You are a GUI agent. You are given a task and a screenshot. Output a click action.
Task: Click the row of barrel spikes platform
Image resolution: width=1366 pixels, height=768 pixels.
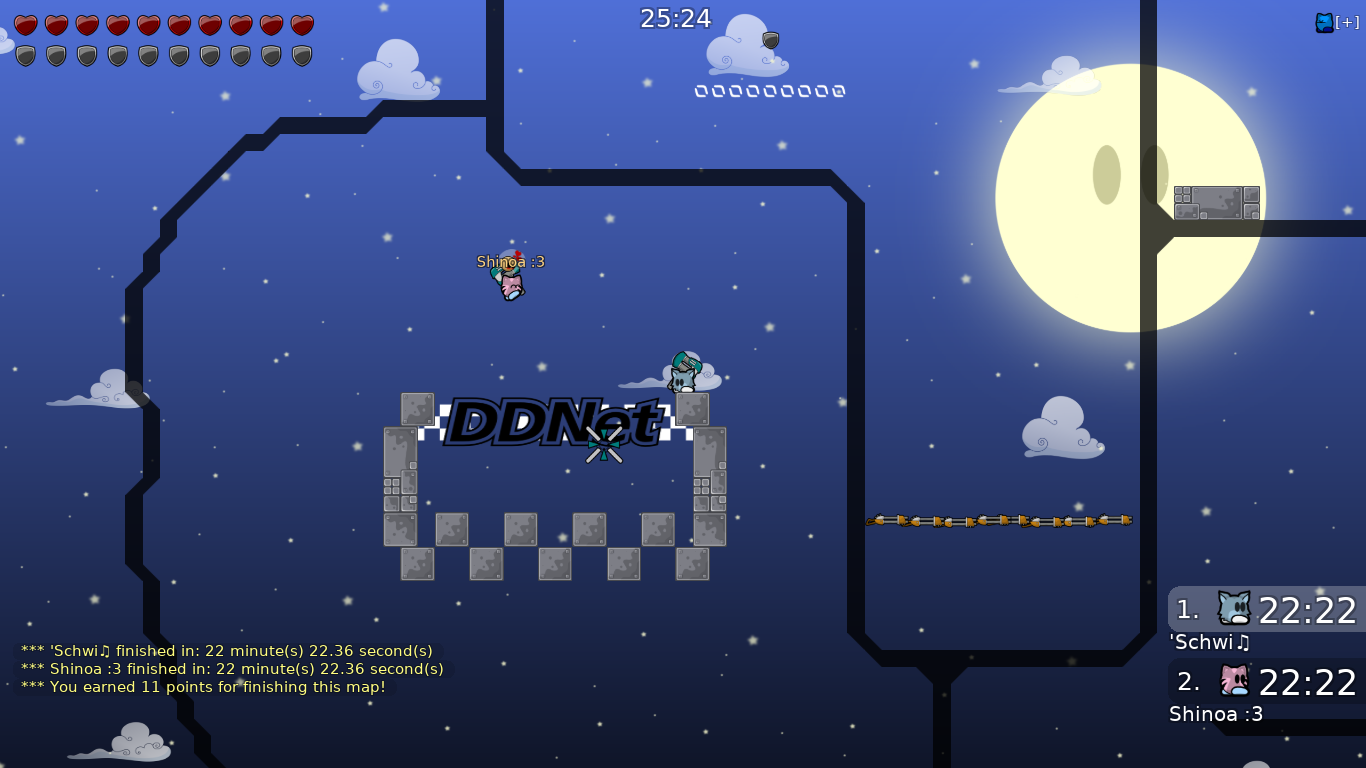tap(998, 519)
